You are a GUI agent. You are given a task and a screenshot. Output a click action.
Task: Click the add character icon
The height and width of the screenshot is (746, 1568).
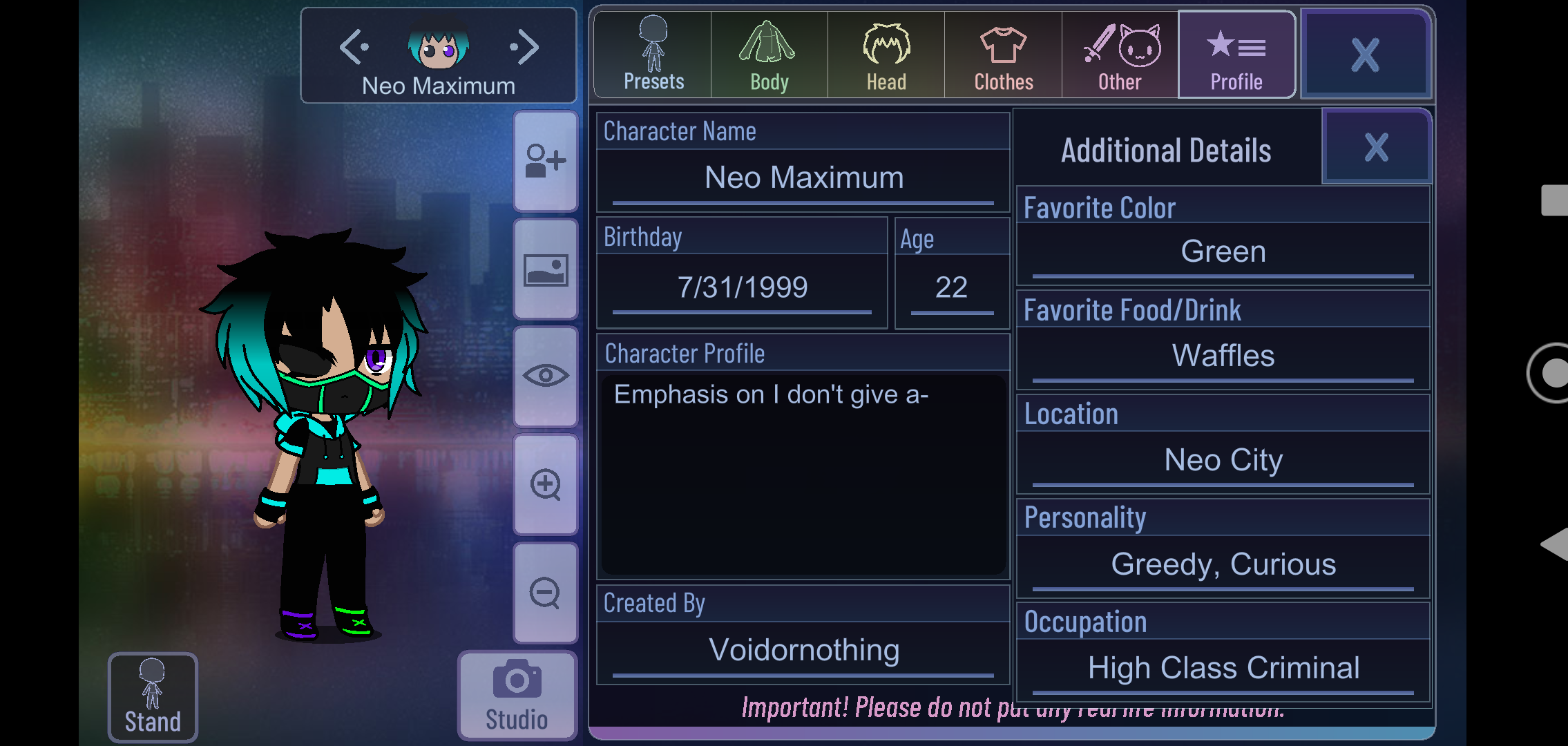(545, 160)
